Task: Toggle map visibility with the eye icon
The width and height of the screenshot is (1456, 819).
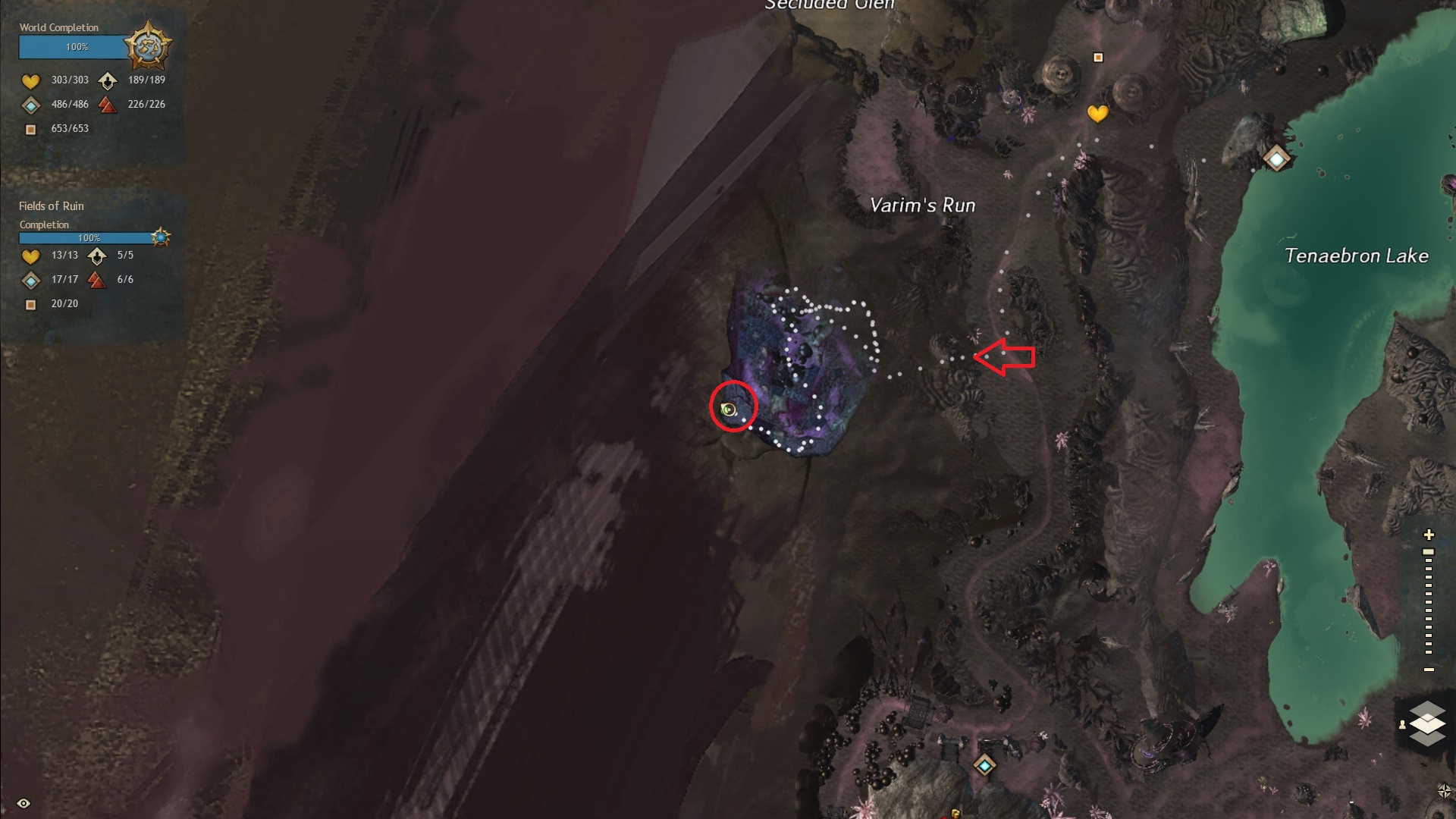Action: click(x=24, y=803)
